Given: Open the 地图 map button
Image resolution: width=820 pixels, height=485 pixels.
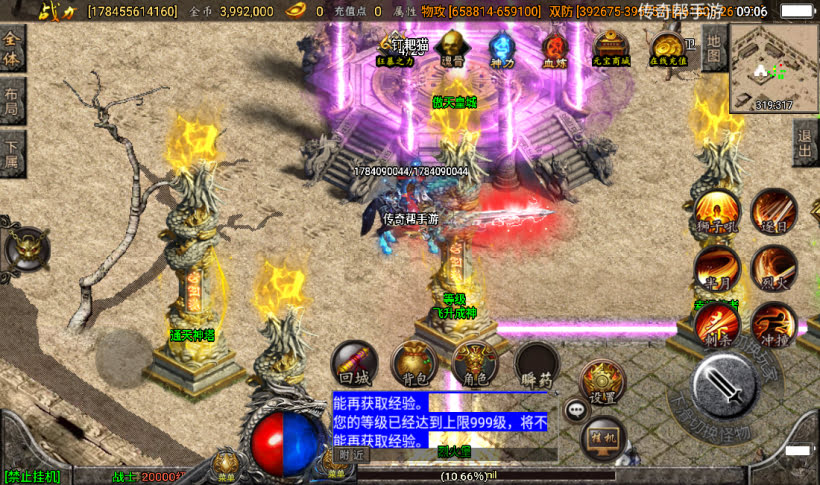Looking at the screenshot, I should coord(713,47).
